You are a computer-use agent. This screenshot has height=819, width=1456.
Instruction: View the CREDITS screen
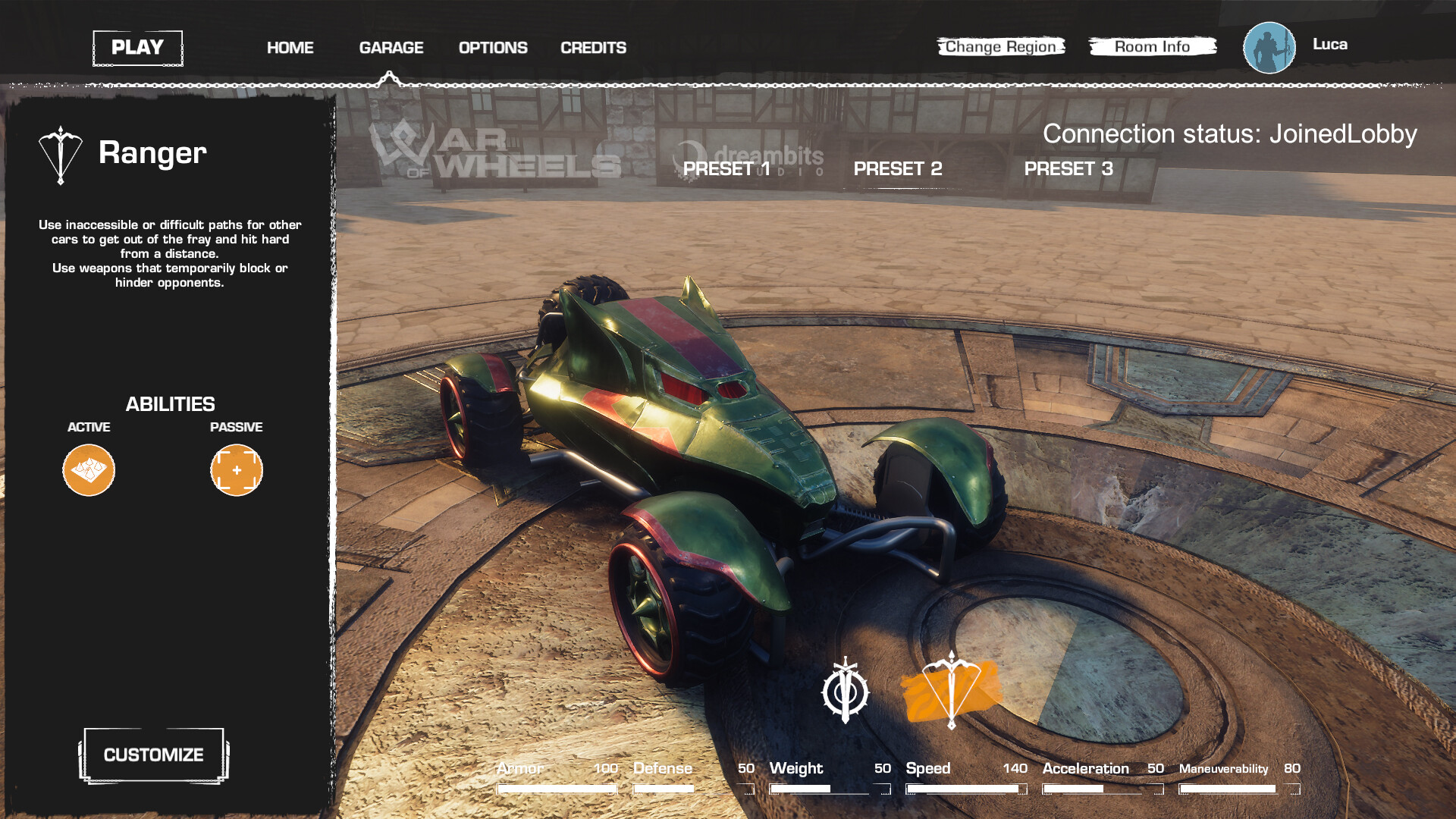[x=593, y=47]
